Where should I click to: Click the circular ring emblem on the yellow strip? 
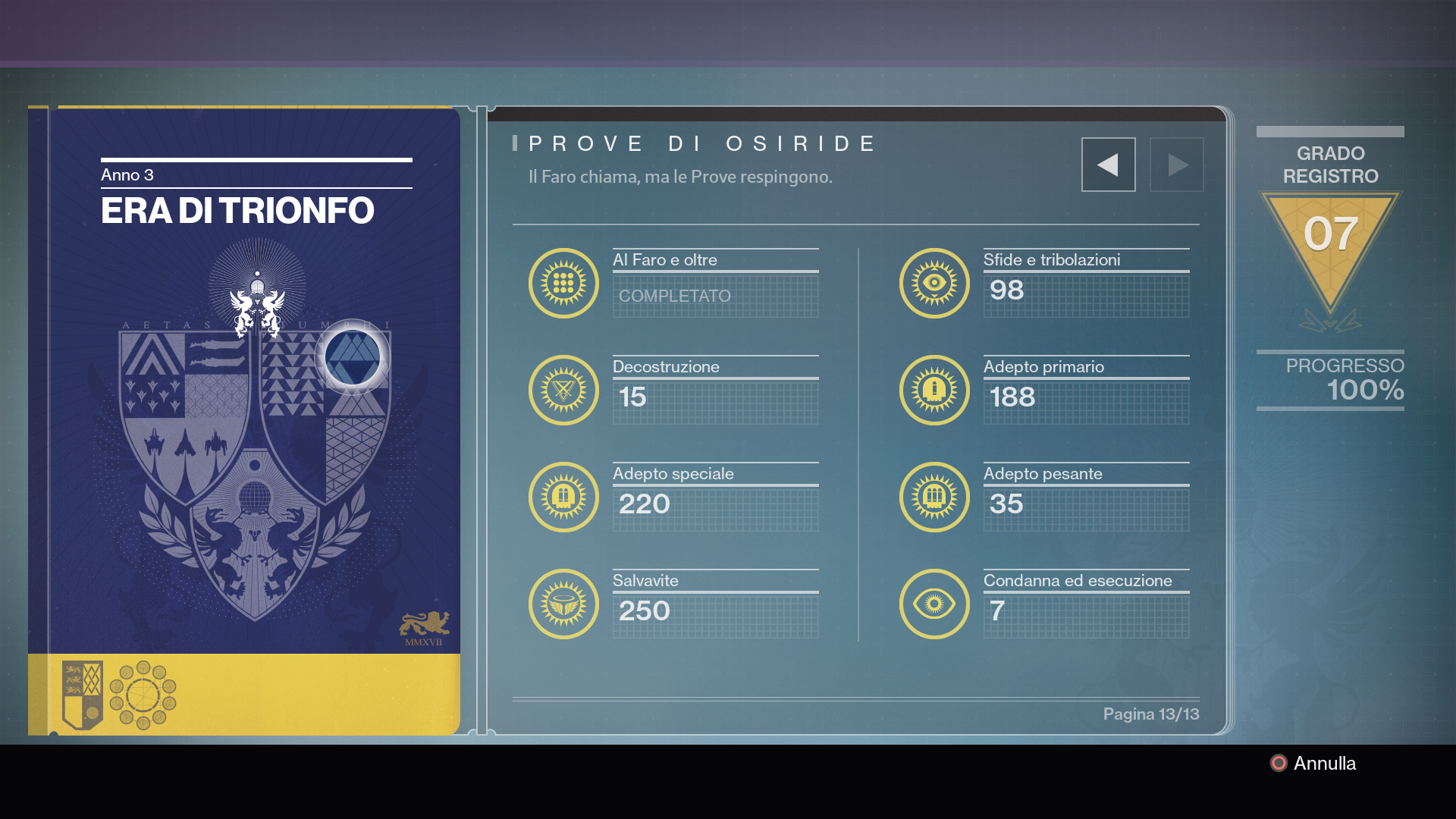click(x=143, y=695)
